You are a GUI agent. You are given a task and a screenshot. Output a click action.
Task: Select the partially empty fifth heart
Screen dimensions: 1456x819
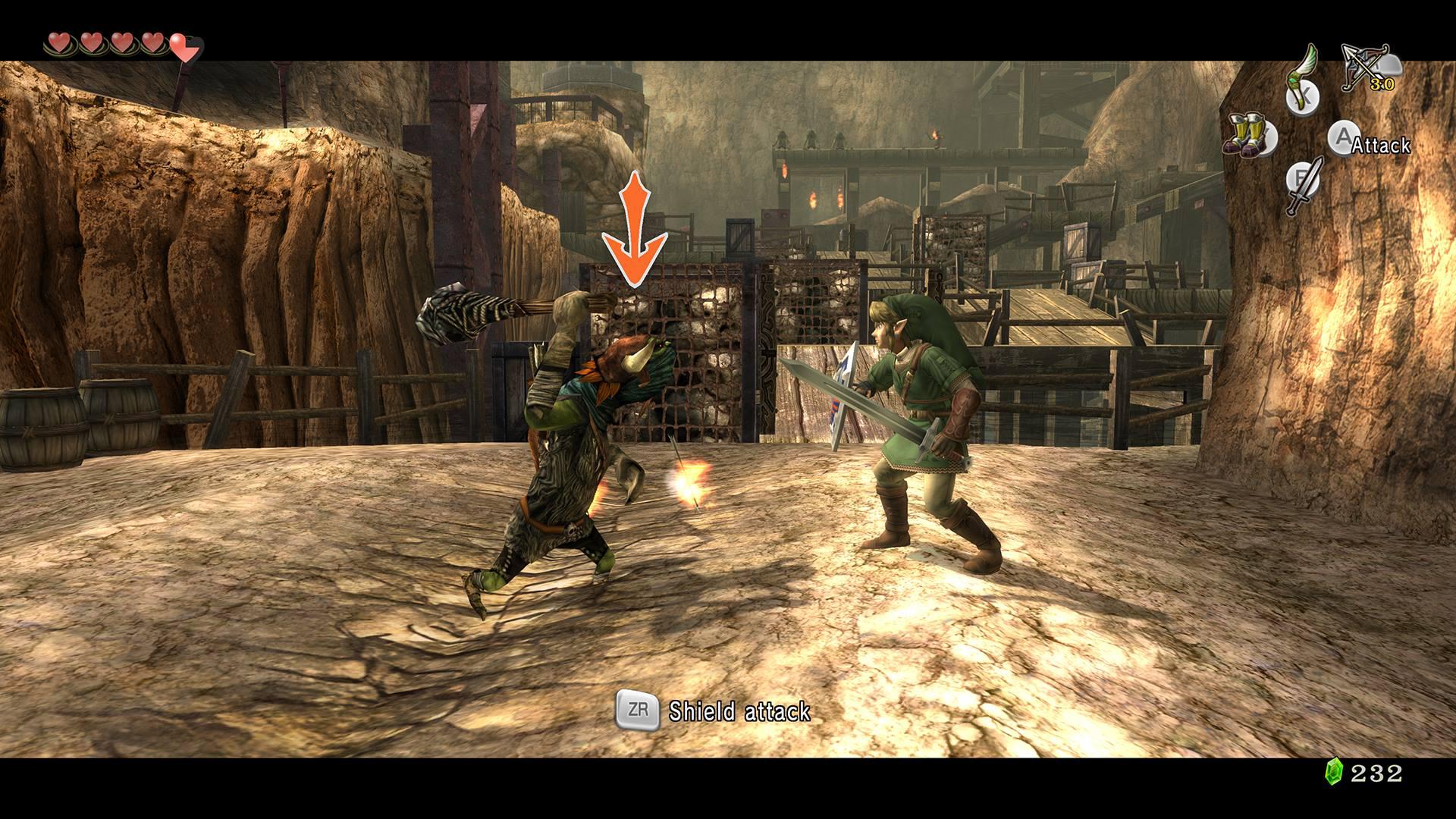coord(182,47)
